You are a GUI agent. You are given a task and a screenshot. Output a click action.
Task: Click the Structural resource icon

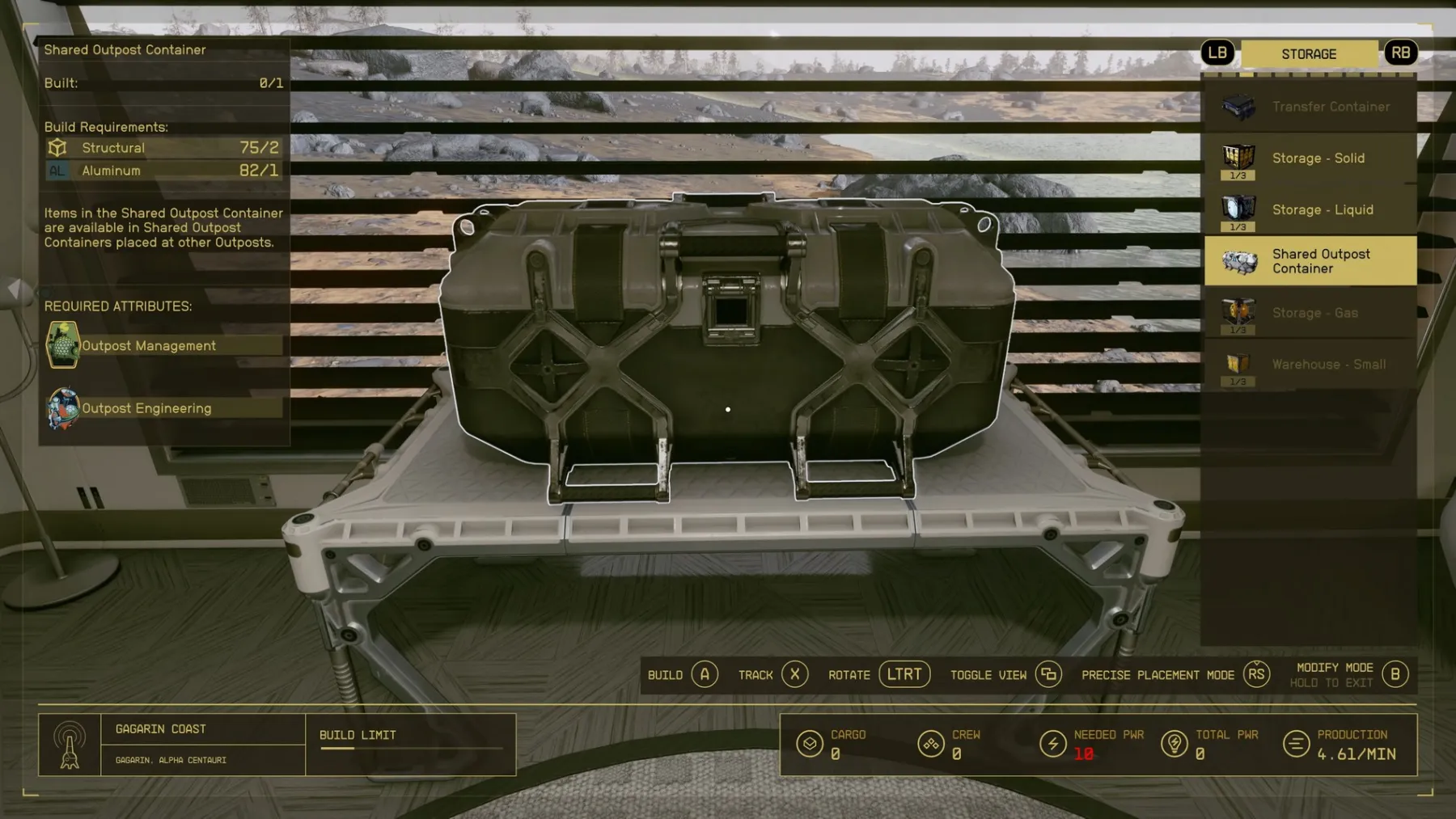tap(57, 147)
